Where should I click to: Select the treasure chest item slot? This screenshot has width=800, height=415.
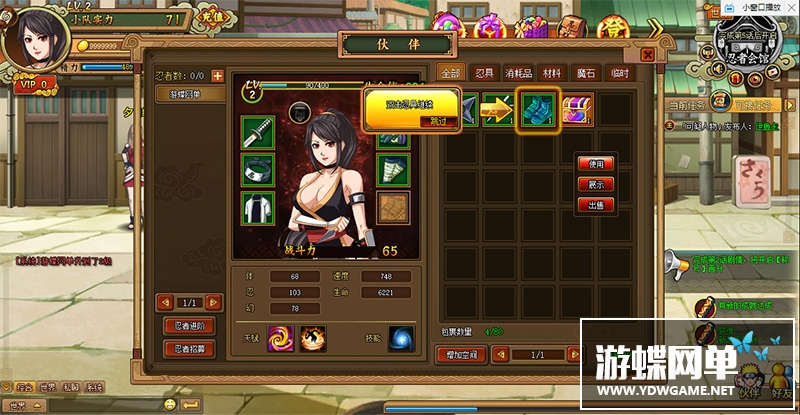pos(578,109)
